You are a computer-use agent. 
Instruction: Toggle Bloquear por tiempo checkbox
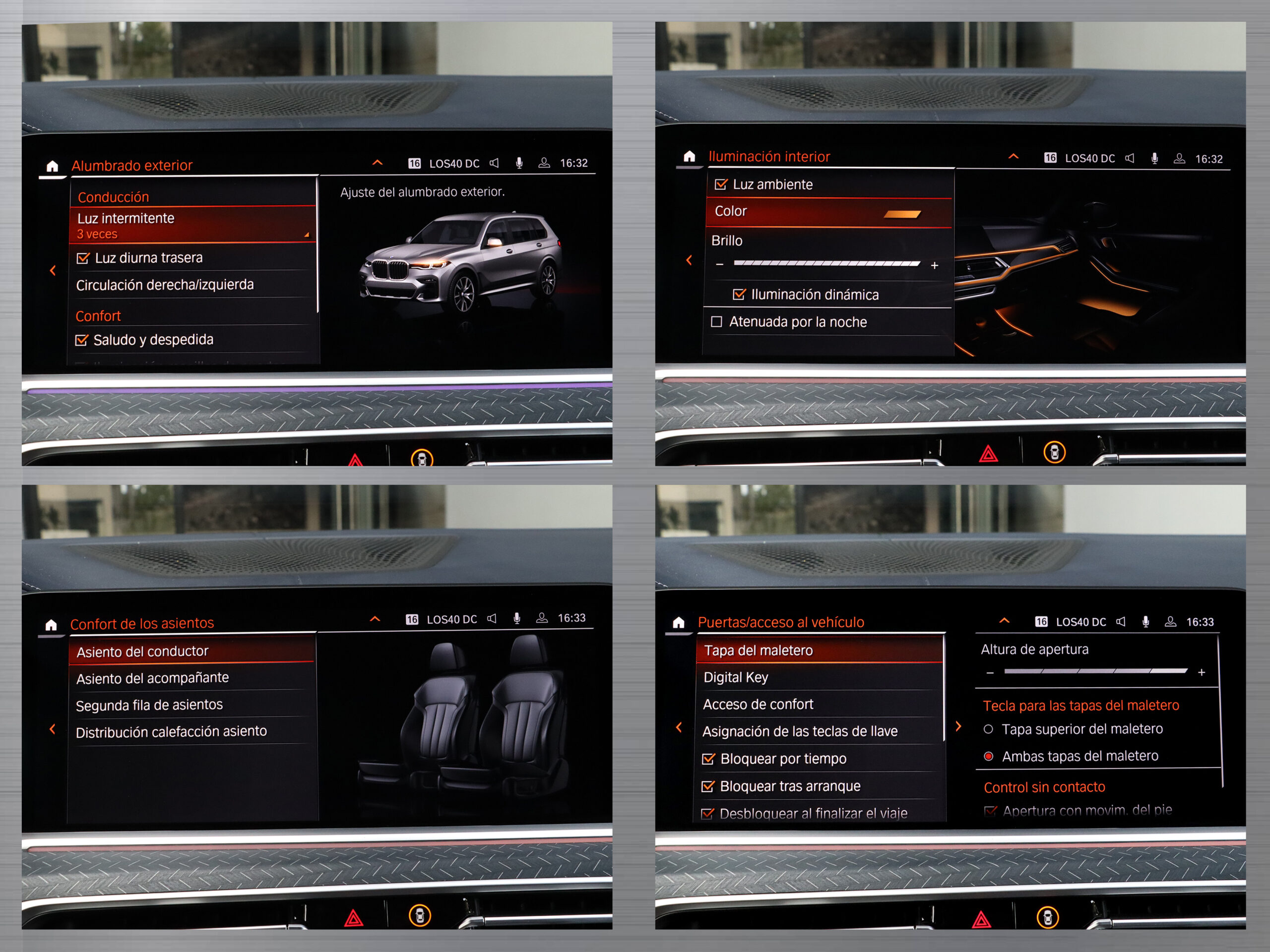pos(708,759)
